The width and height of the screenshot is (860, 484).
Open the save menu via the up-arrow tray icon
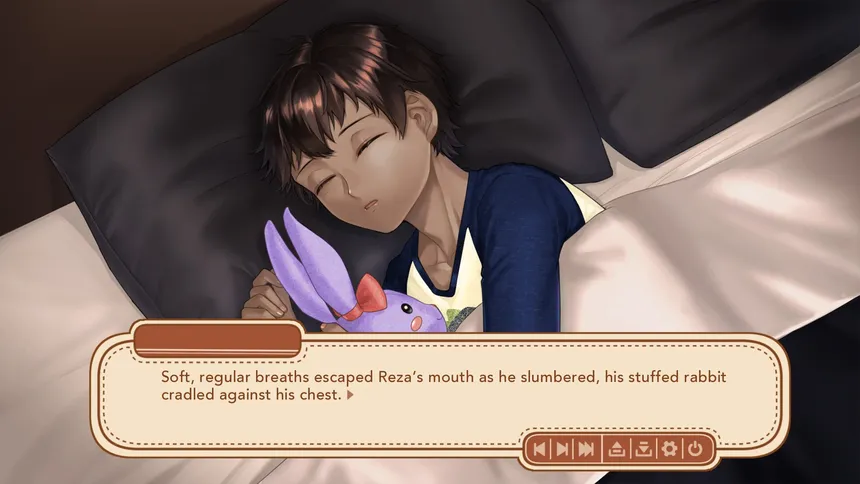point(618,449)
